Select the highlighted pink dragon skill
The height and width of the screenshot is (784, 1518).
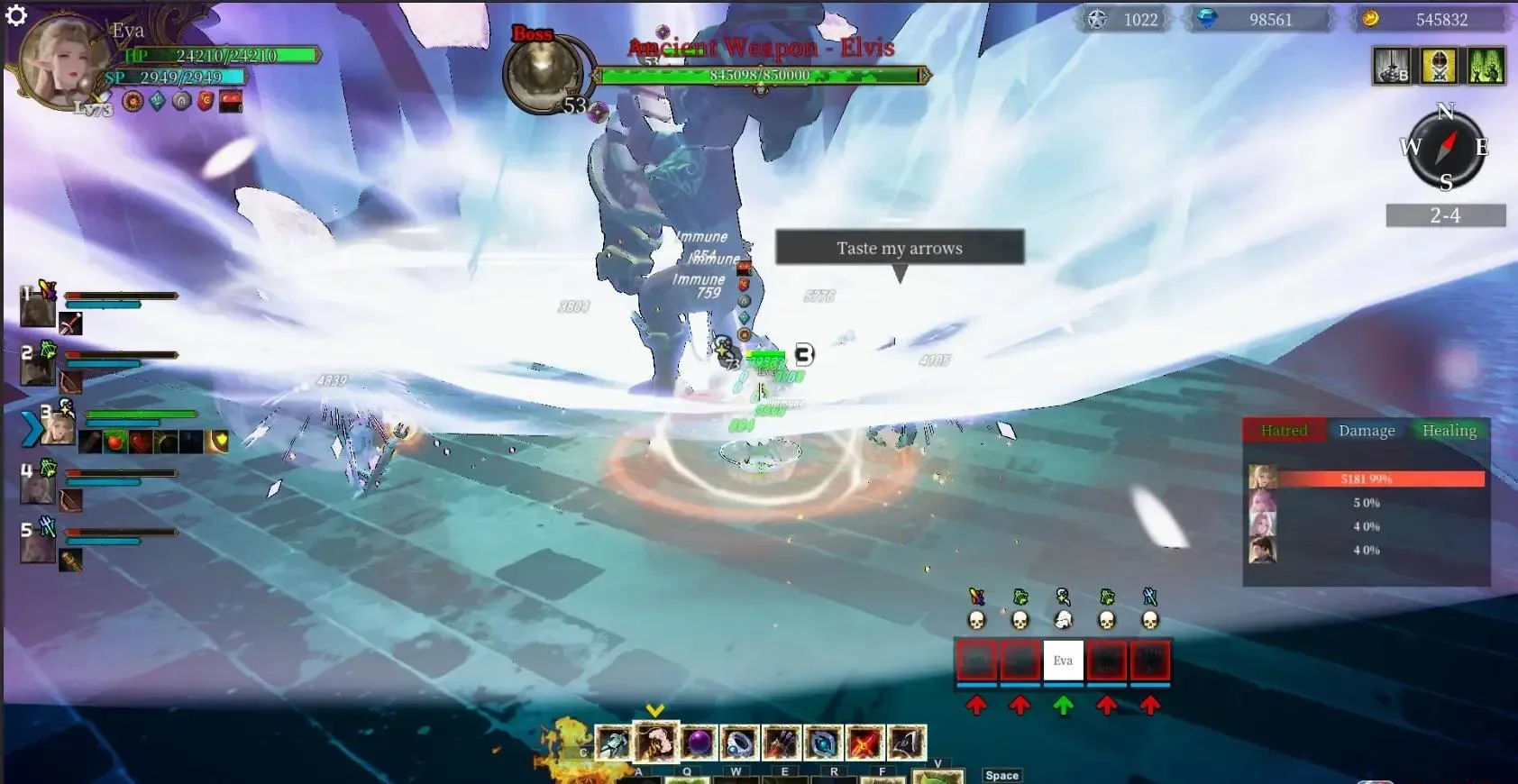click(x=654, y=743)
